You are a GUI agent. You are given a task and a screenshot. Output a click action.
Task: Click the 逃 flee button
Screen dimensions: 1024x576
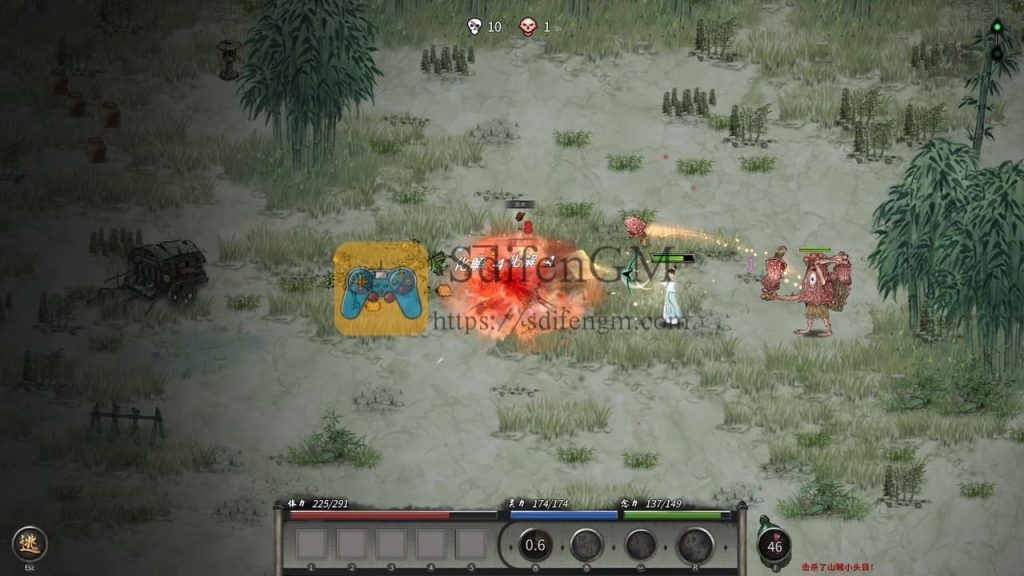click(29, 543)
